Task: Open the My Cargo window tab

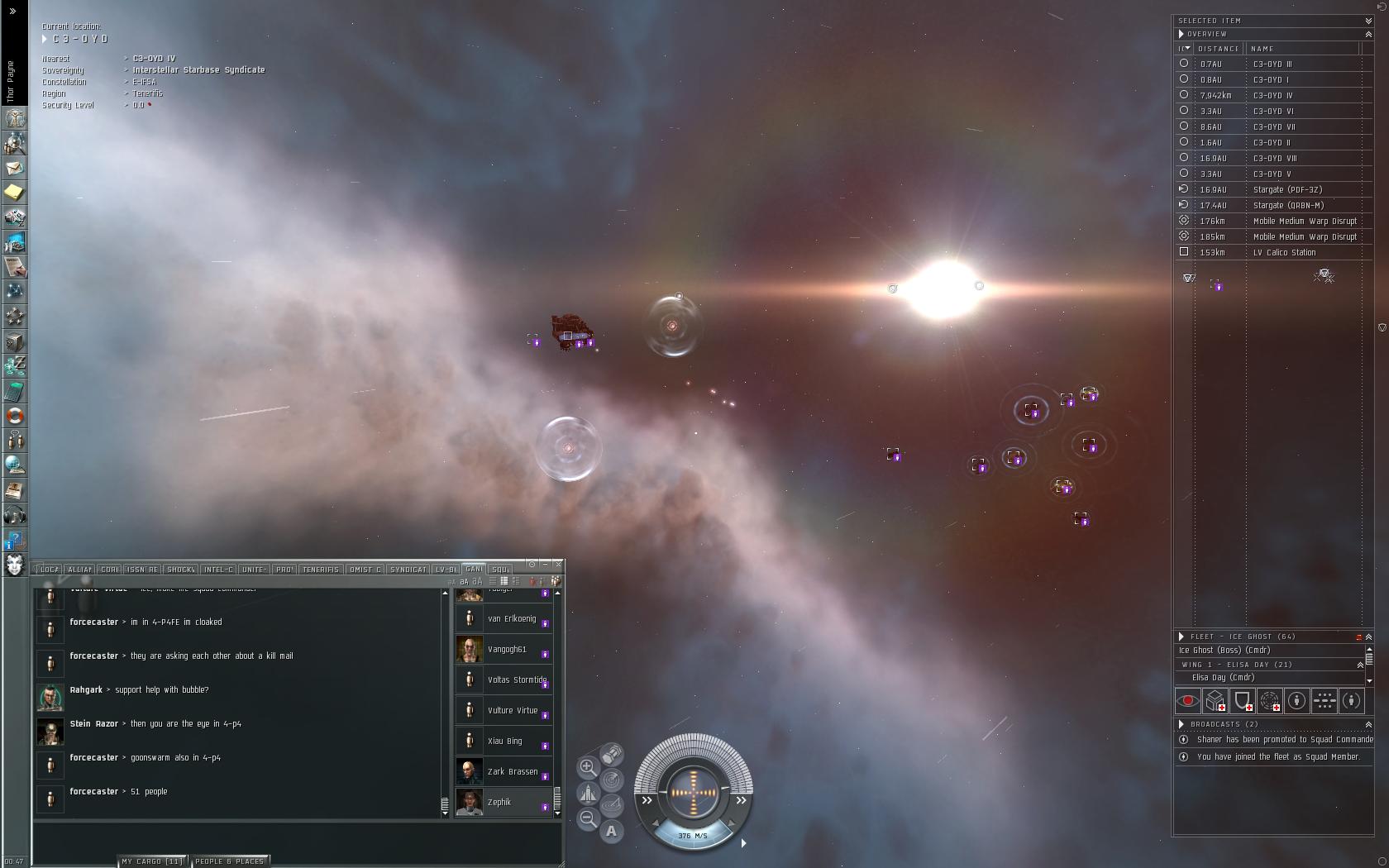Action: click(x=153, y=861)
